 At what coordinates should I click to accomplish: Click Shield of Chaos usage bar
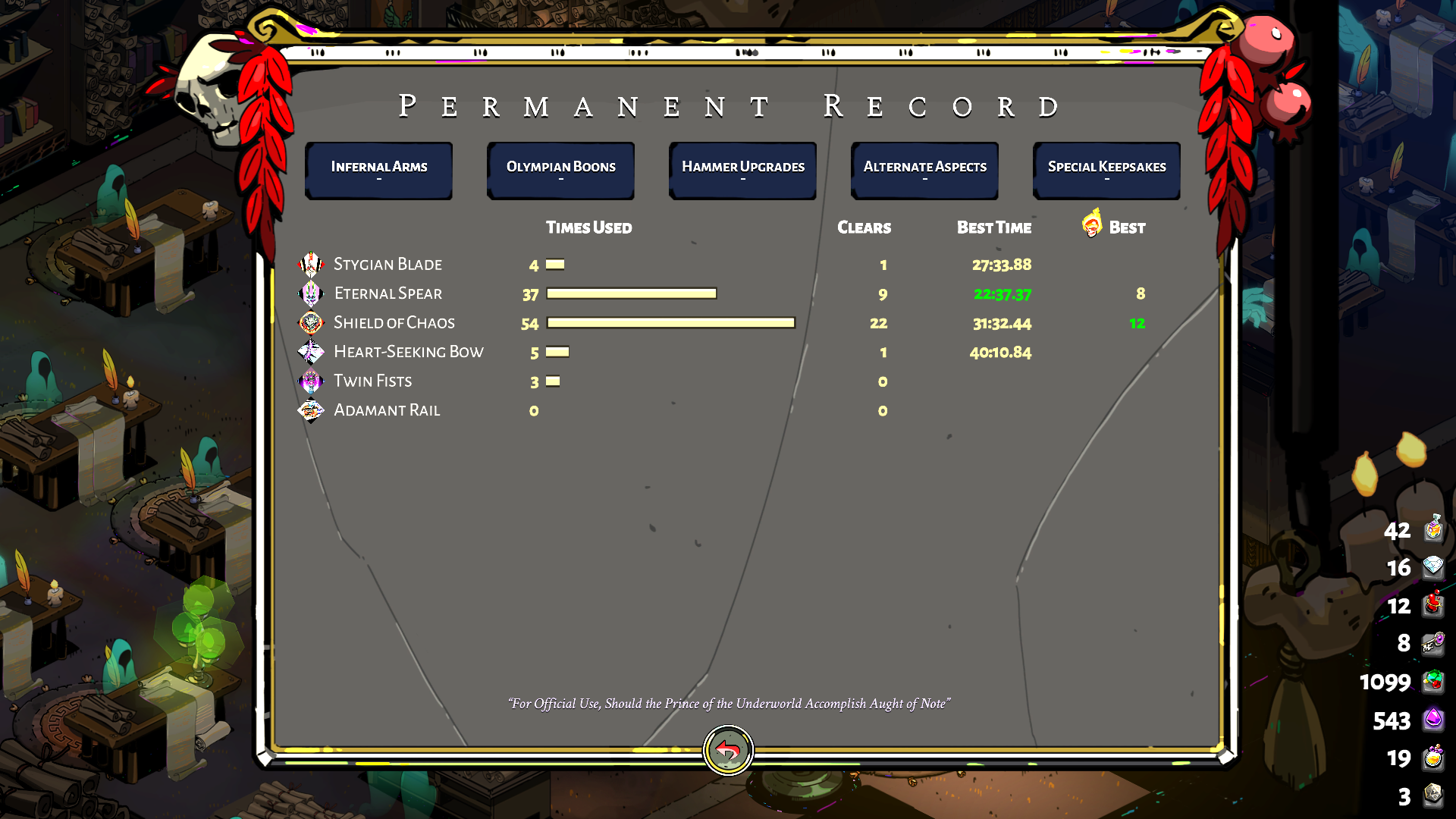click(x=670, y=322)
